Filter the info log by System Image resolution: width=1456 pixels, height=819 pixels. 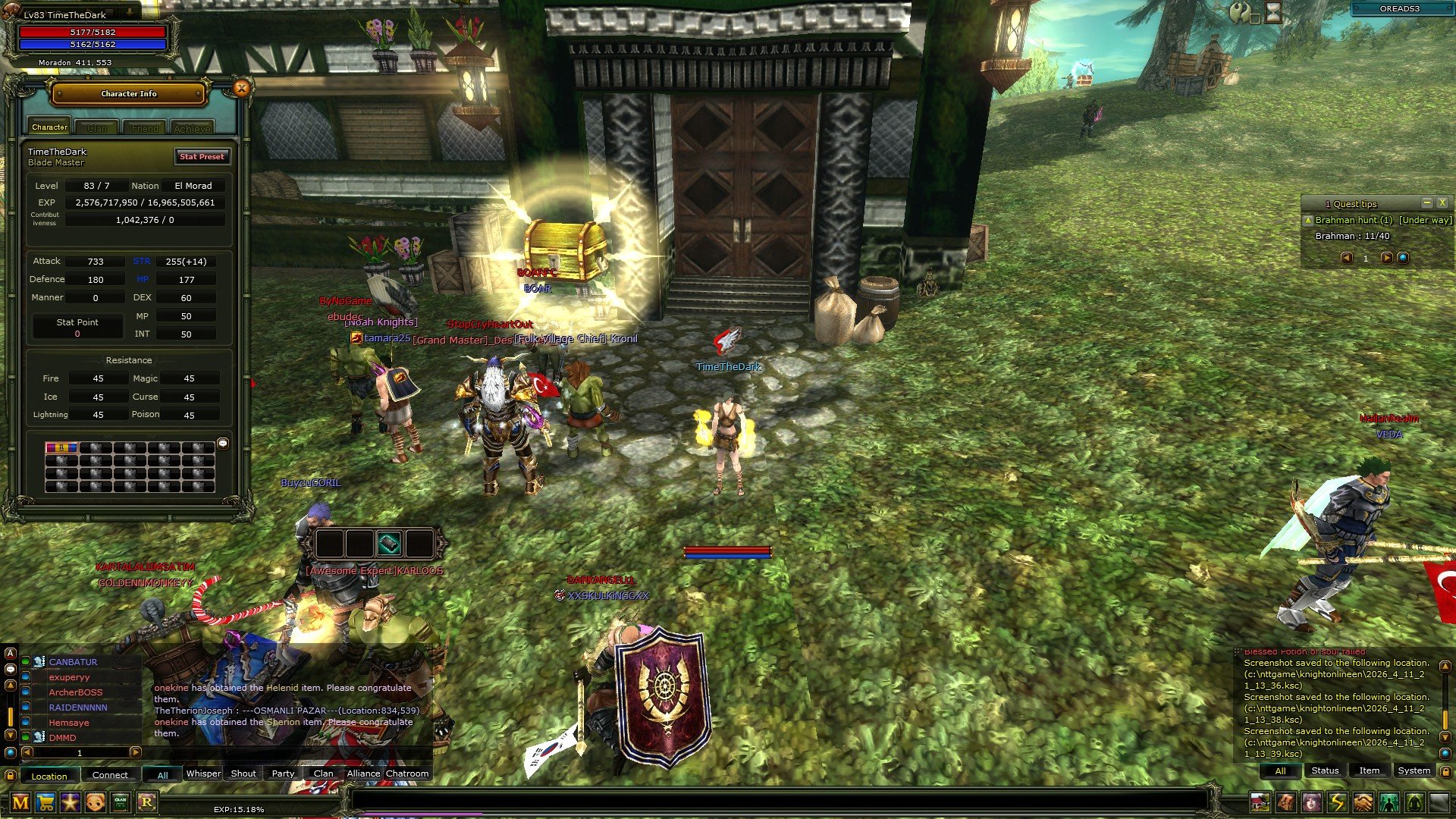click(x=1414, y=770)
